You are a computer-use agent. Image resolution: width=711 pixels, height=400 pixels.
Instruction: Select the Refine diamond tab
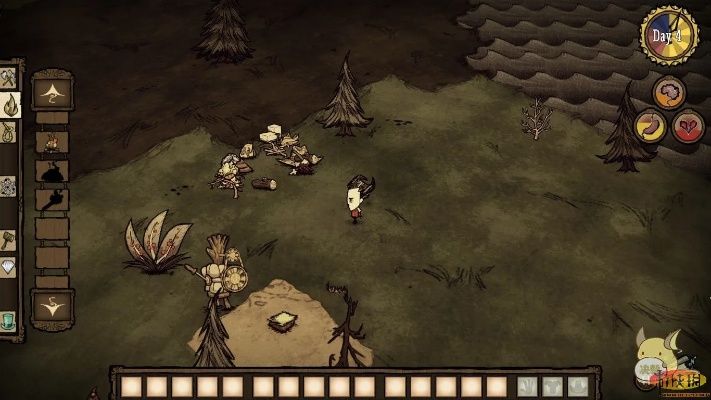click(x=8, y=267)
